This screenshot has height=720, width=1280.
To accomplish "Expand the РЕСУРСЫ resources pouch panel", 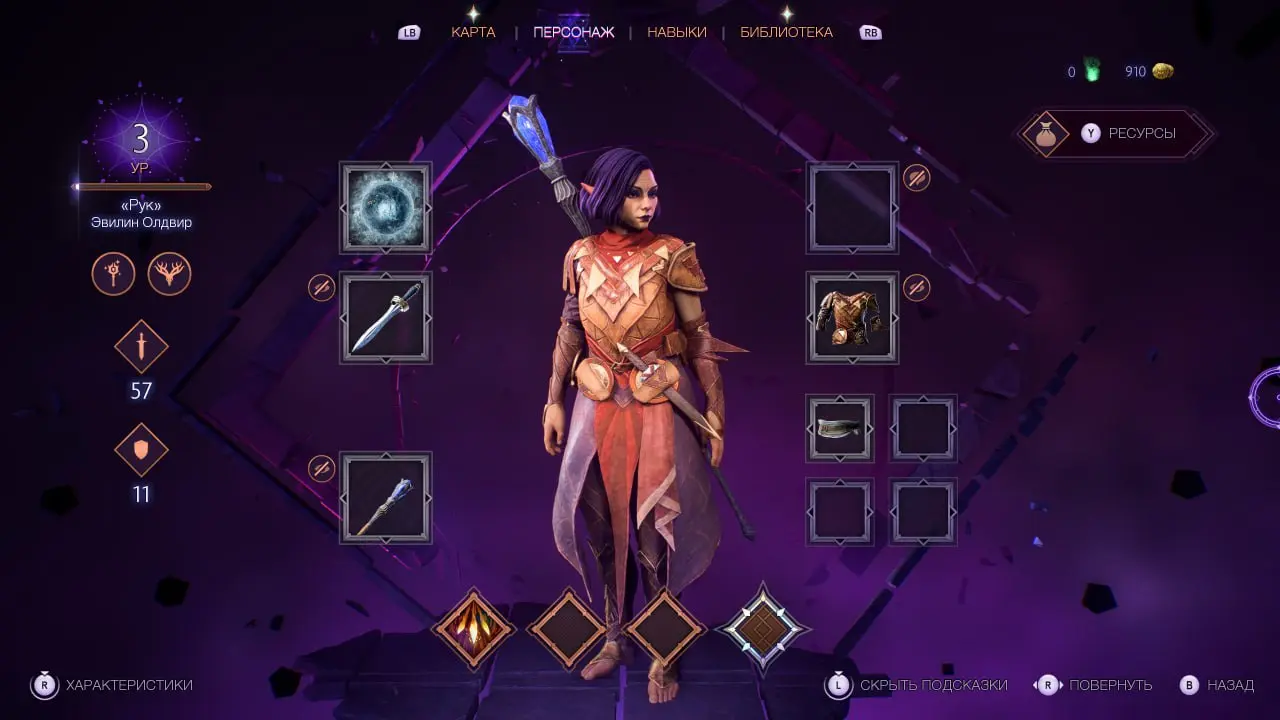I will [x=1115, y=133].
